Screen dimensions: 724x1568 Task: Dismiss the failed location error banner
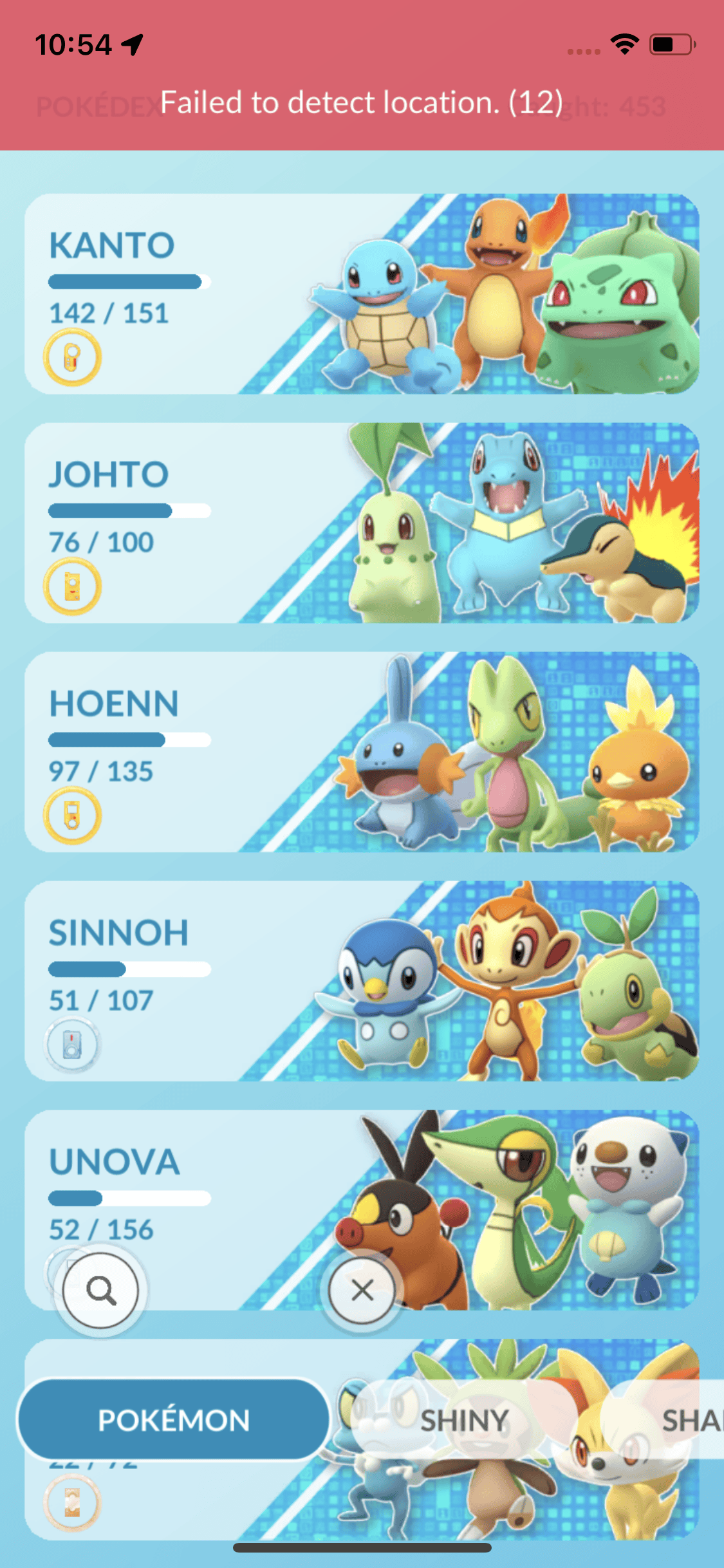click(362, 102)
